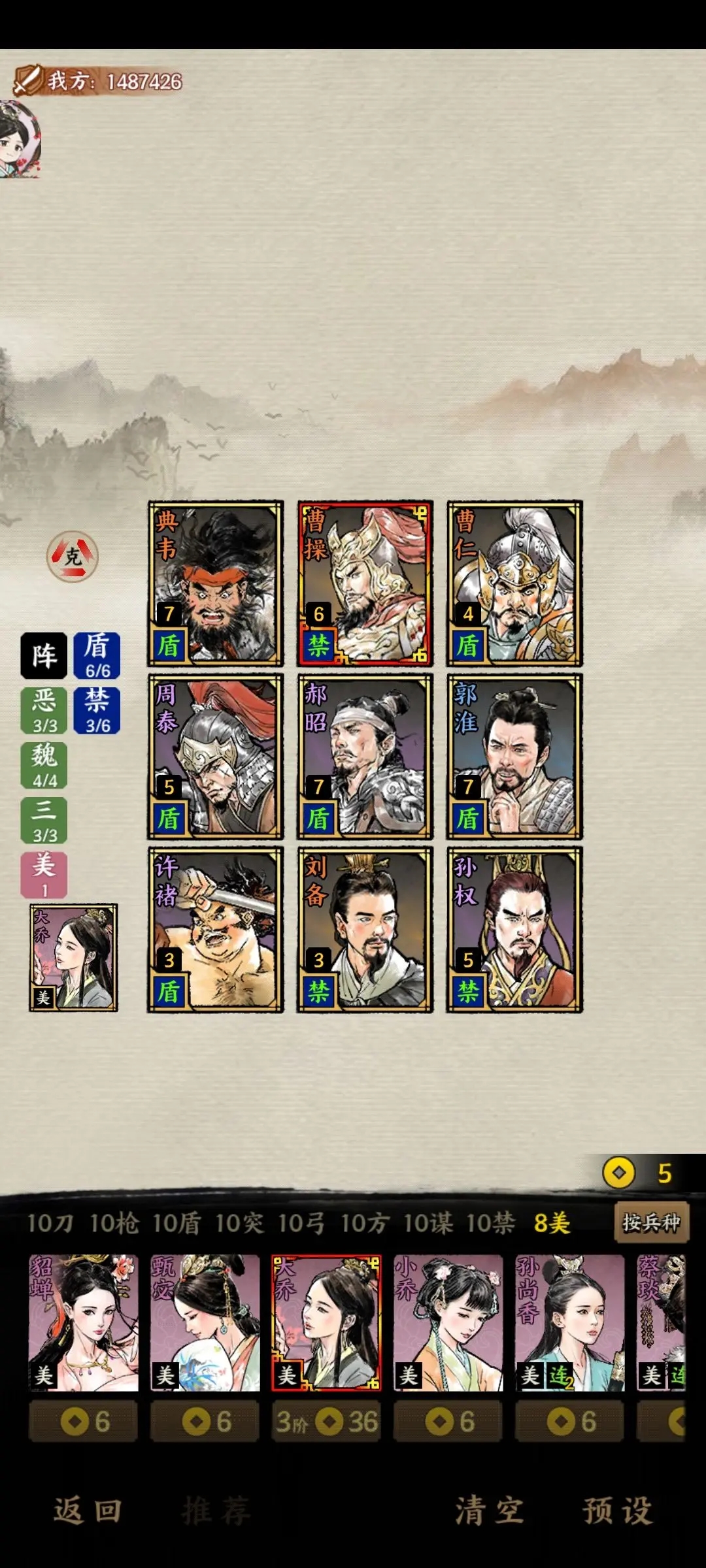Select the 曹操 card on the grid

[x=365, y=583]
